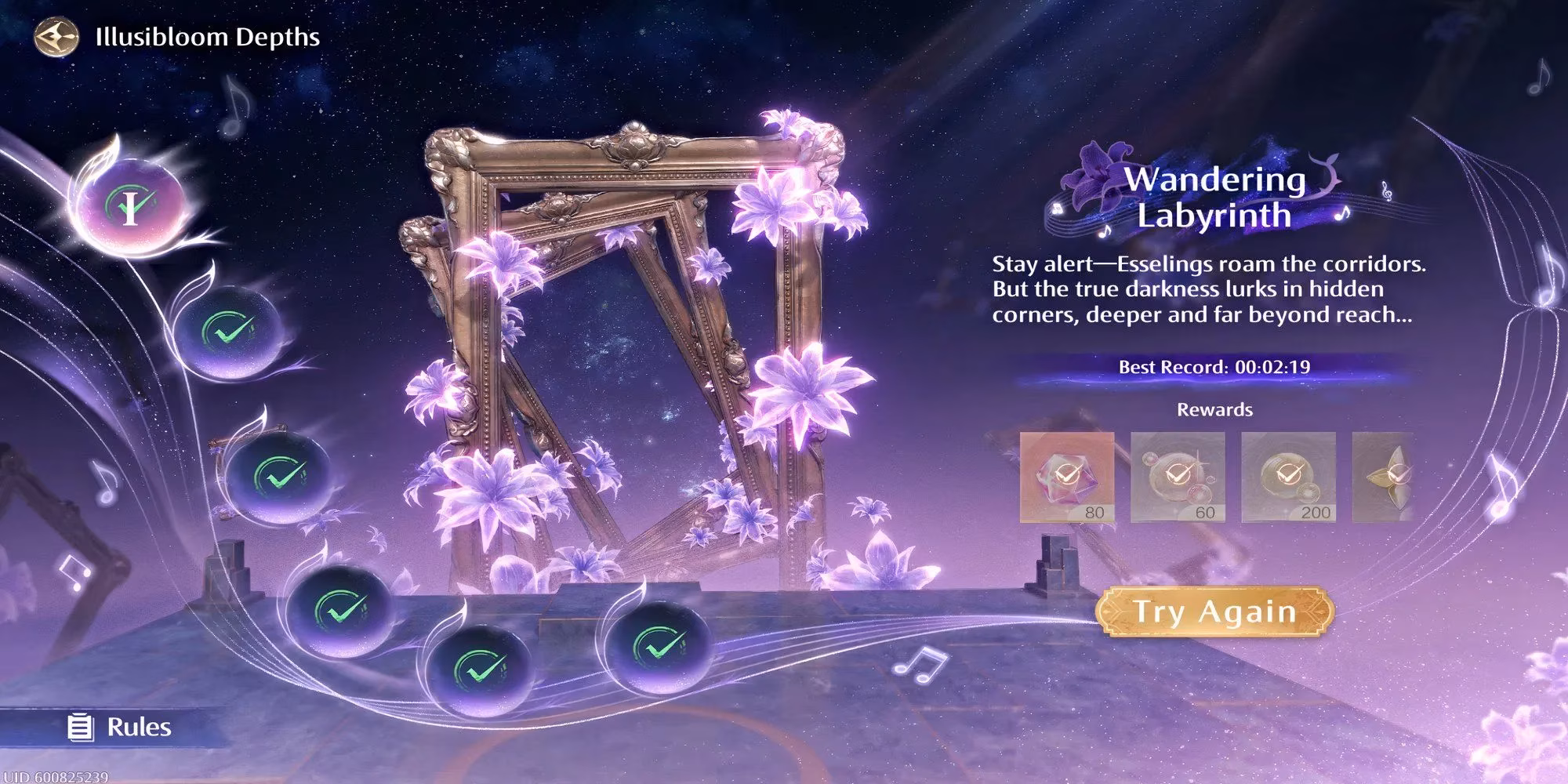Screen dimensions: 1568x784
Task: Click the Try Again button
Action: [x=1214, y=612]
